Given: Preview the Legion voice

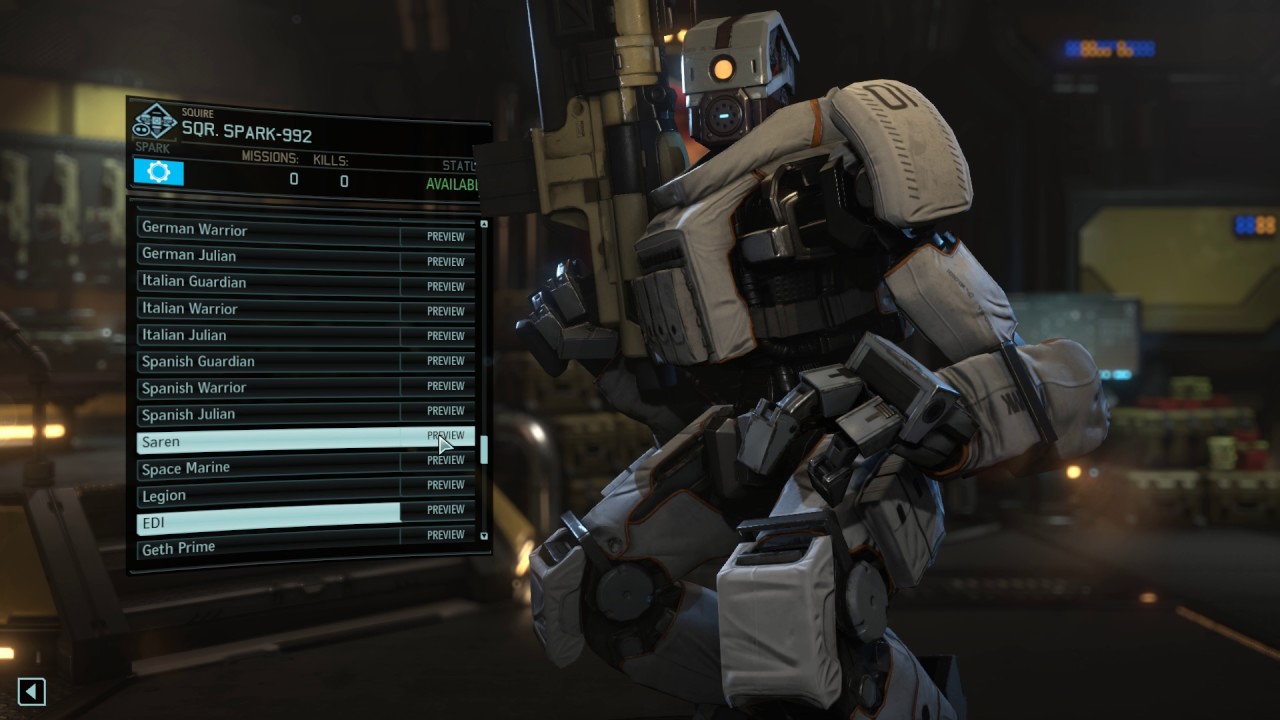Looking at the screenshot, I should click(x=445, y=485).
